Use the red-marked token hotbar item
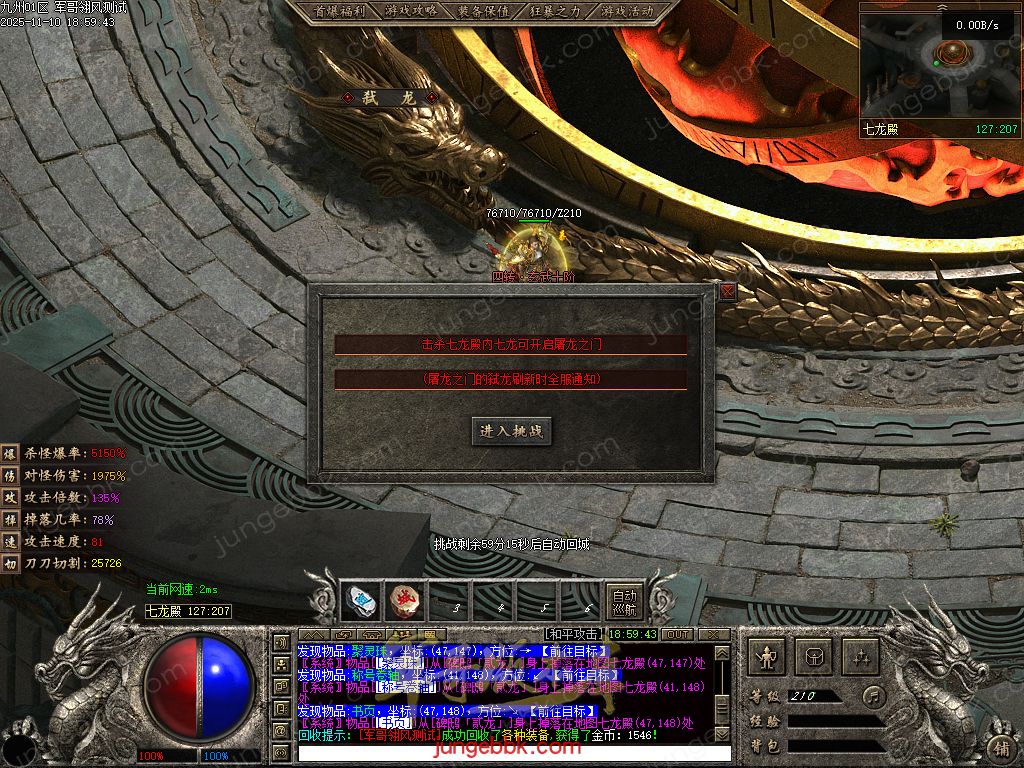The image size is (1024, 768). coord(404,600)
